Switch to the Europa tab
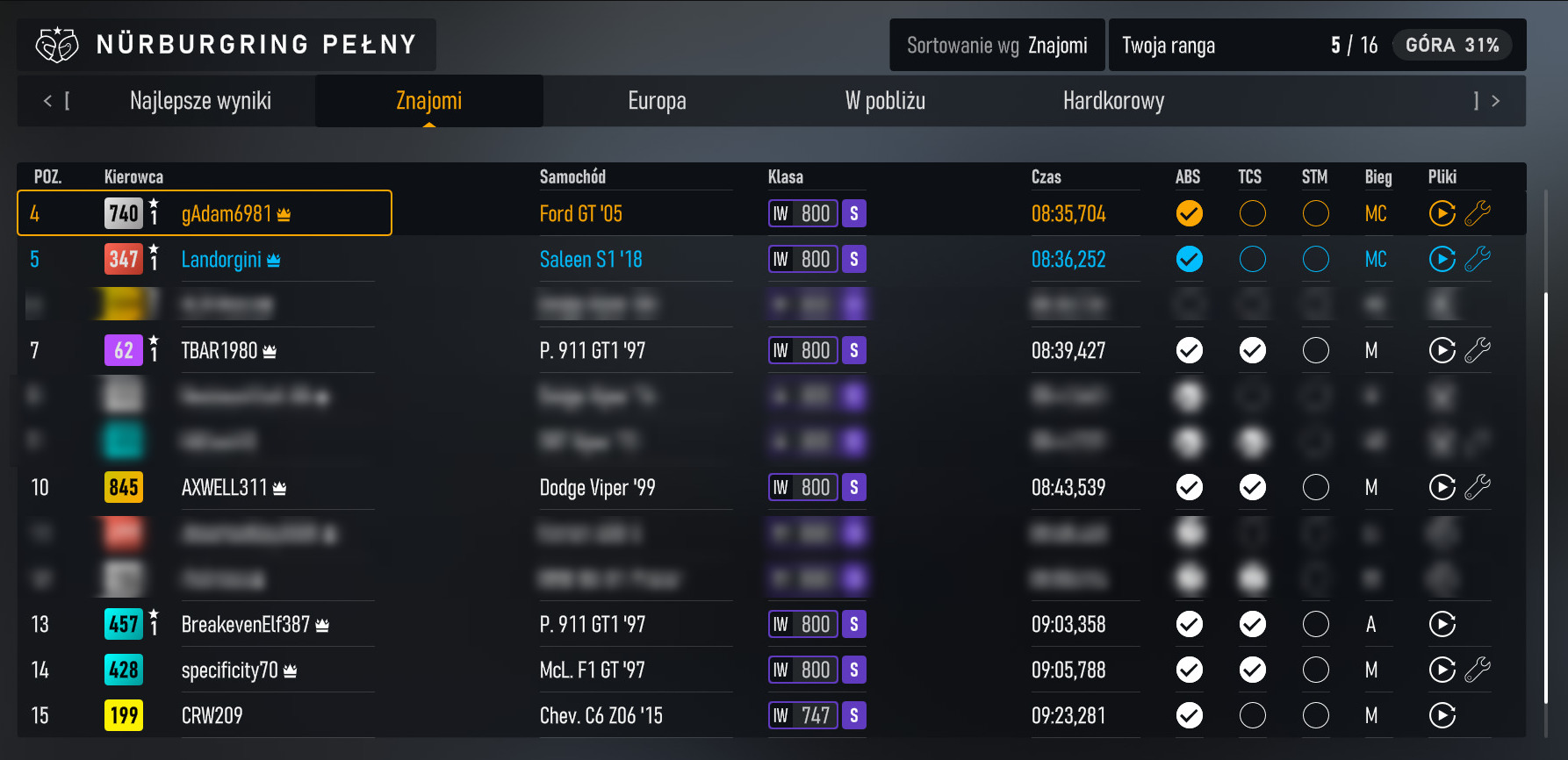Viewport: 1568px width, 760px height. tap(657, 100)
